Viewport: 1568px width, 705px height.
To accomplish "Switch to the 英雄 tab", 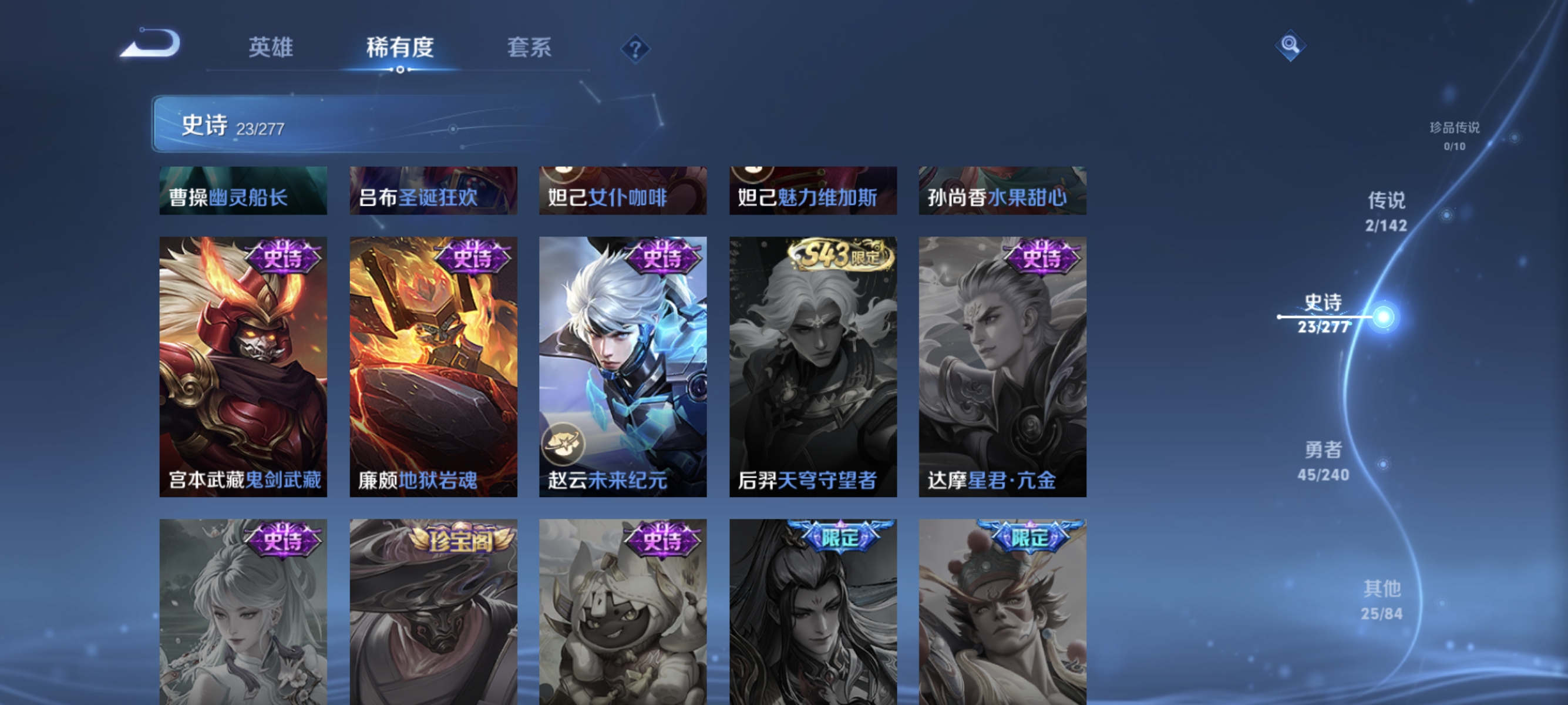I will click(x=270, y=48).
